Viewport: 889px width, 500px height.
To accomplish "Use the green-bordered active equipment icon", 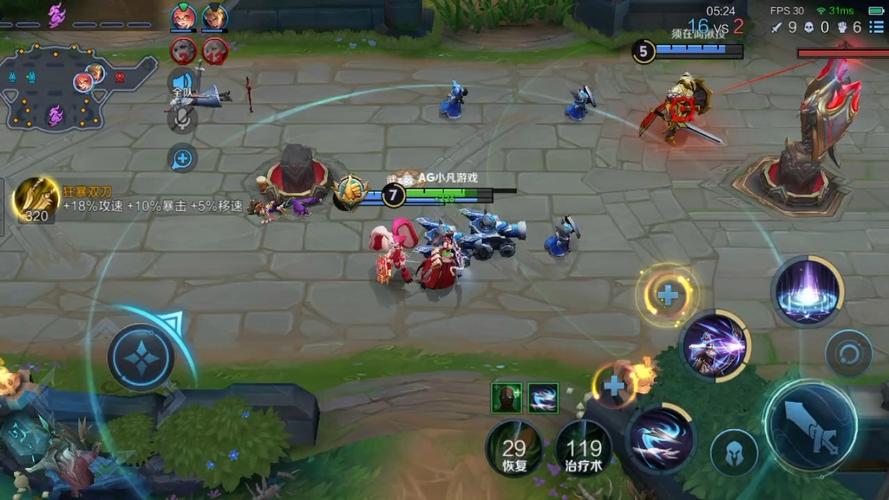I will click(506, 397).
